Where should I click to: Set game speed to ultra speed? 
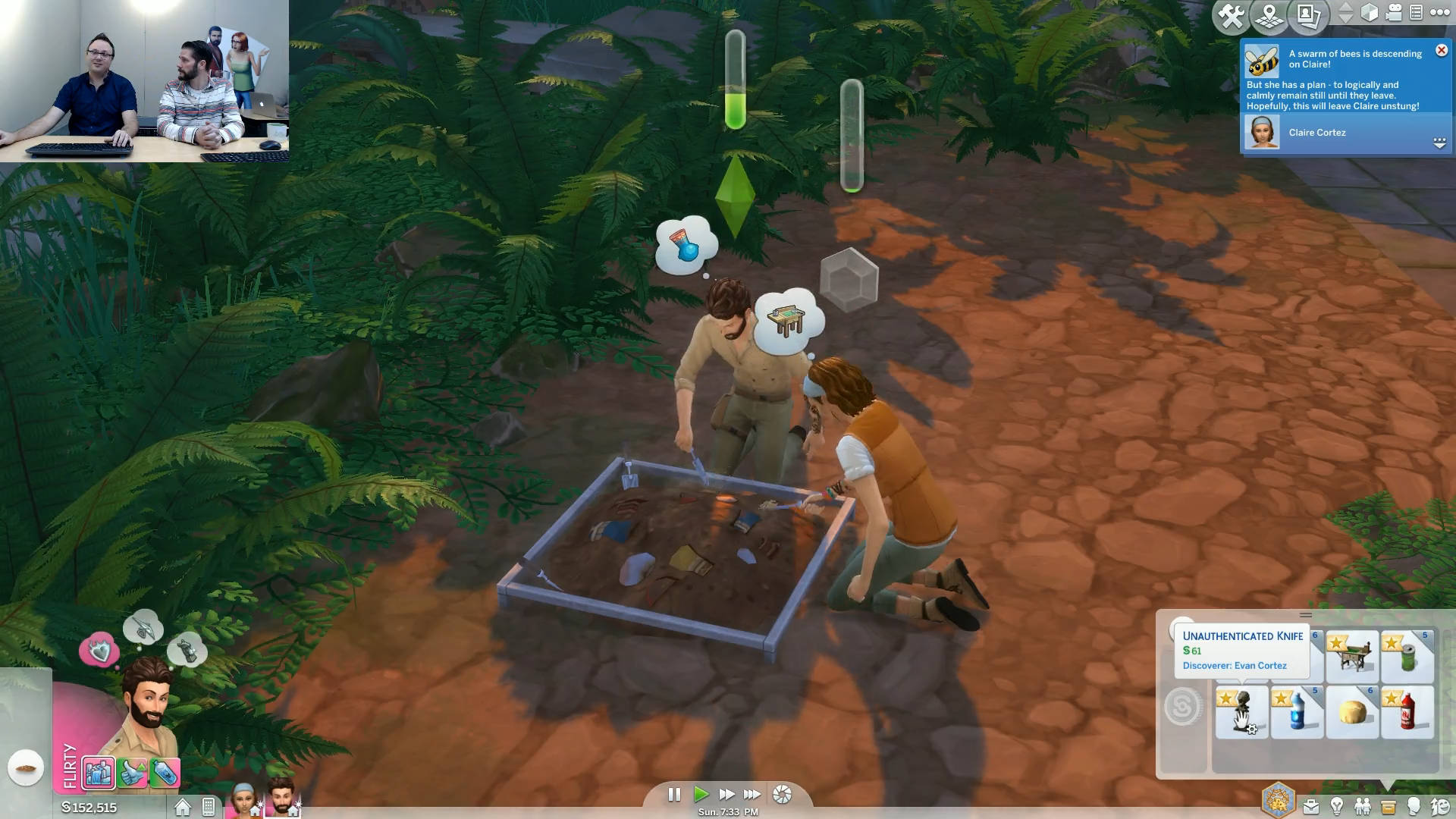752,794
